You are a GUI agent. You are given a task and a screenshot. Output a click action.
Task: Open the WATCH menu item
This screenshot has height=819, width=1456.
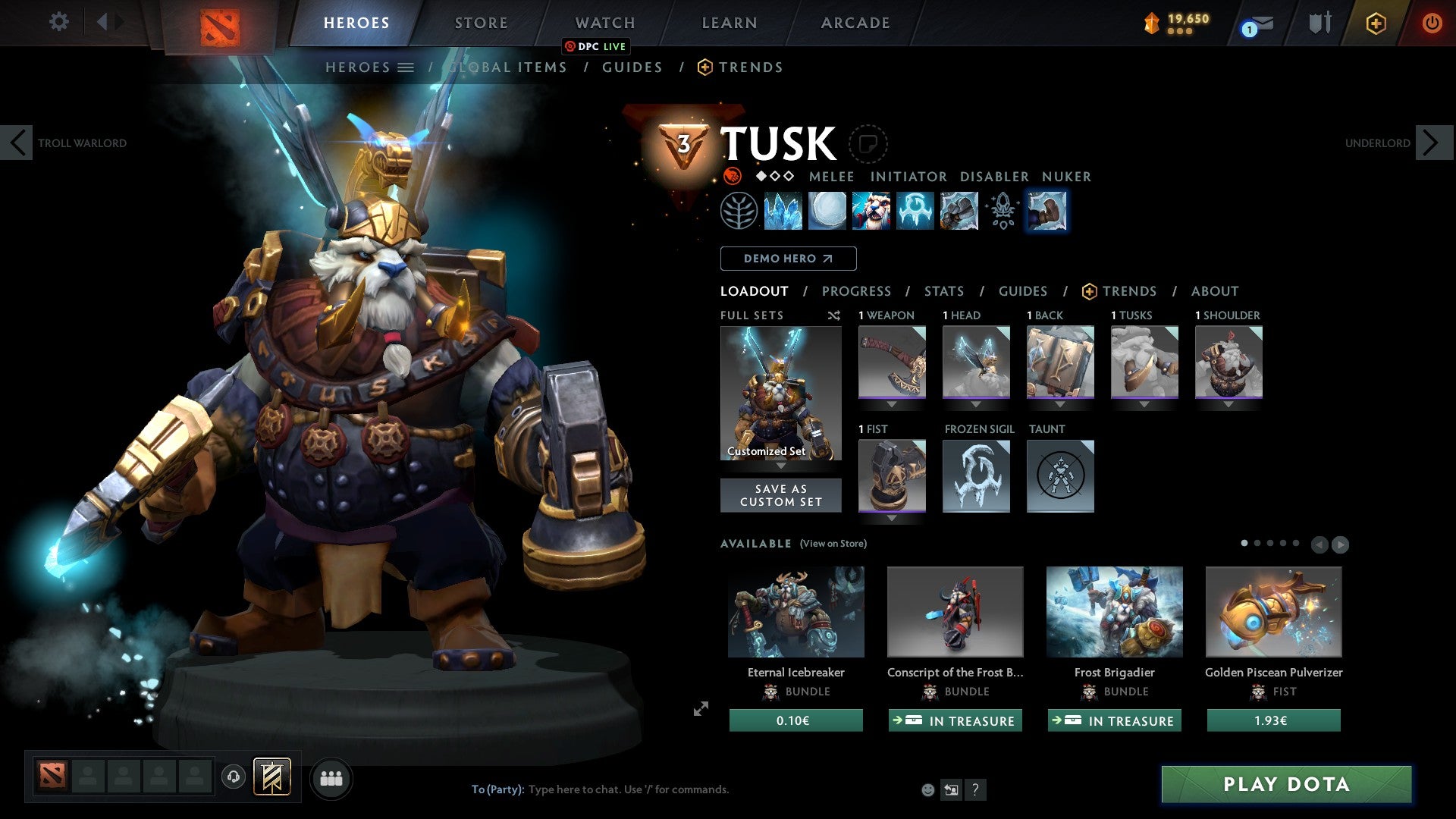click(x=604, y=23)
